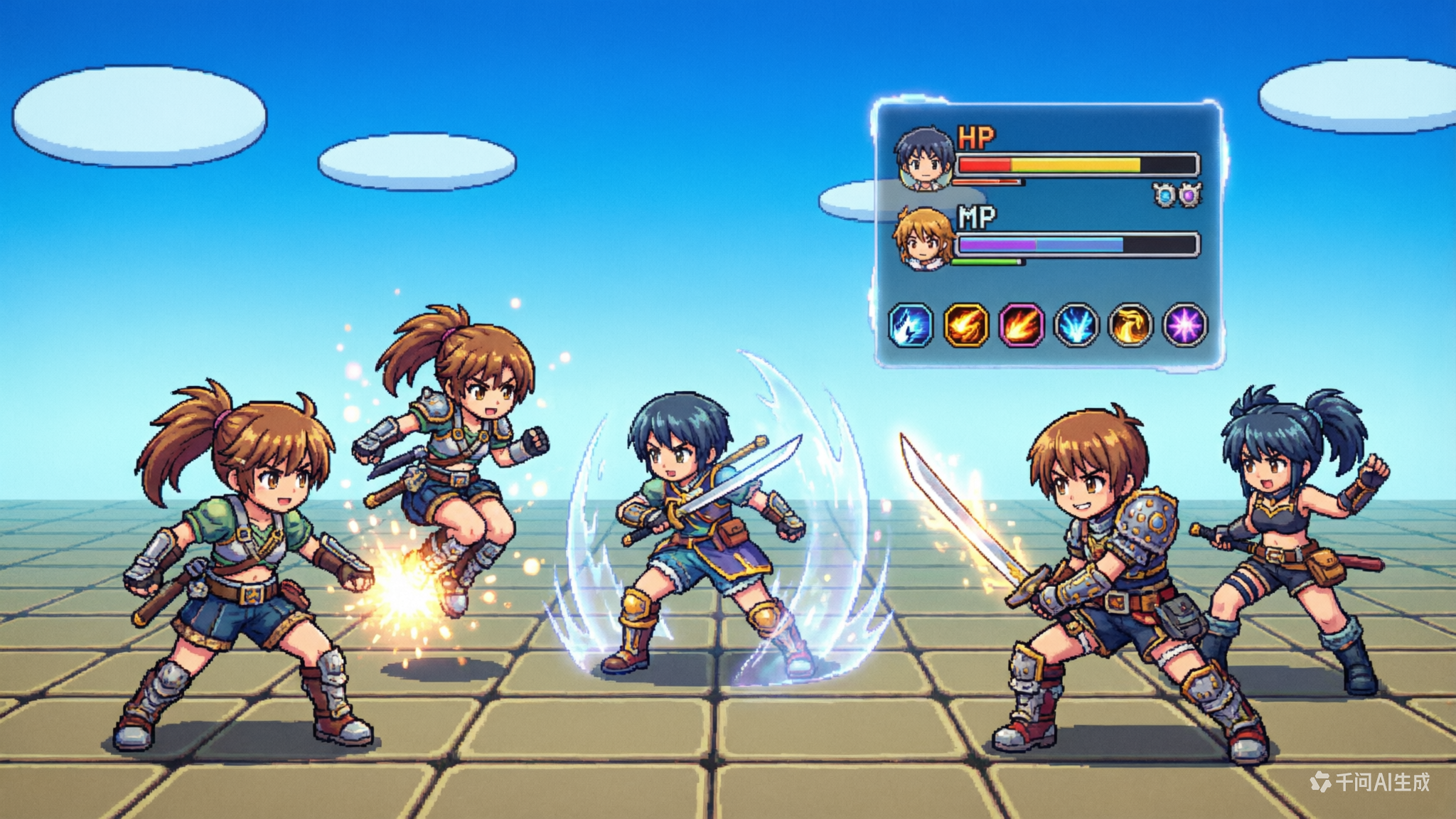Click the purple gem charm icon
The image size is (1456, 819).
click(x=1189, y=194)
